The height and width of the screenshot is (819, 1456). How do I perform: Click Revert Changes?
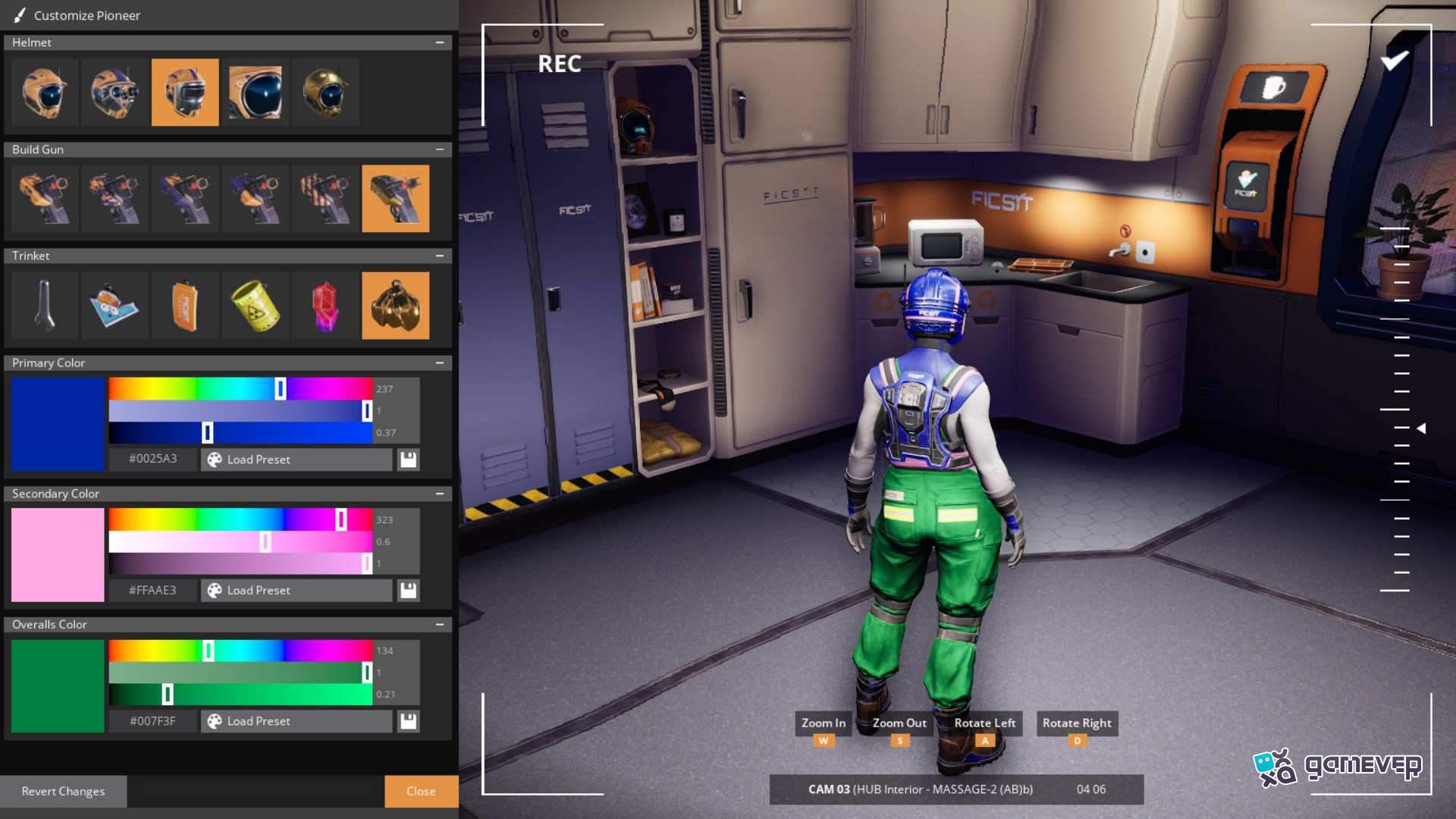64,791
